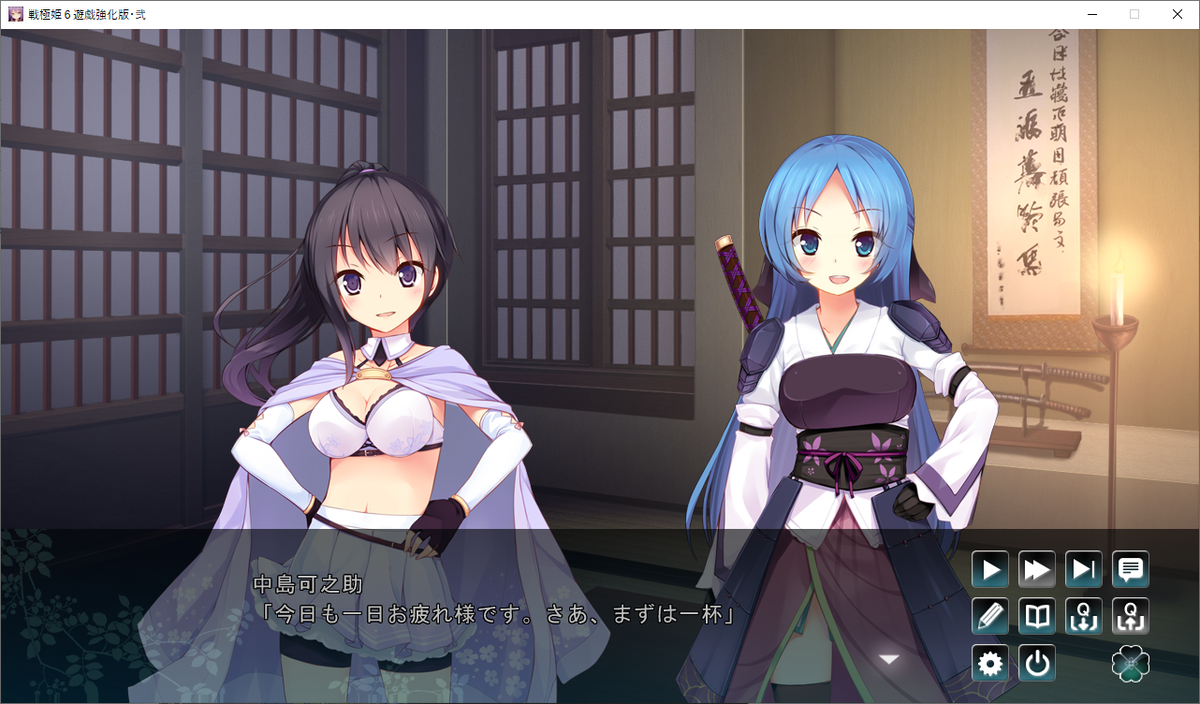This screenshot has height=704, width=1200.
Task: Quick load with the Q up-arrow button
Action: (1131, 617)
